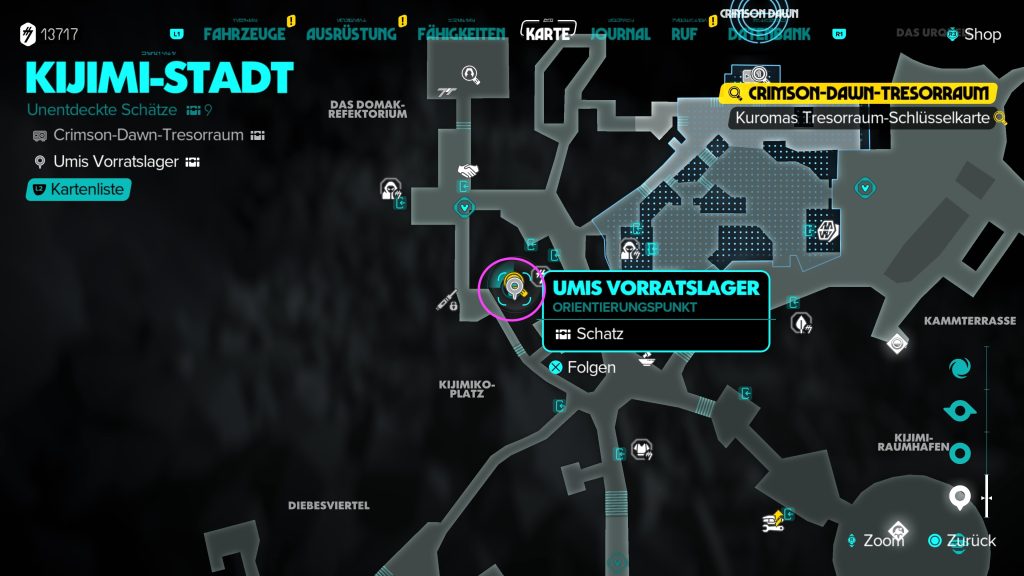Click the wrench marker with padlock
The width and height of the screenshot is (1024, 576).
pyautogui.click(x=447, y=299)
